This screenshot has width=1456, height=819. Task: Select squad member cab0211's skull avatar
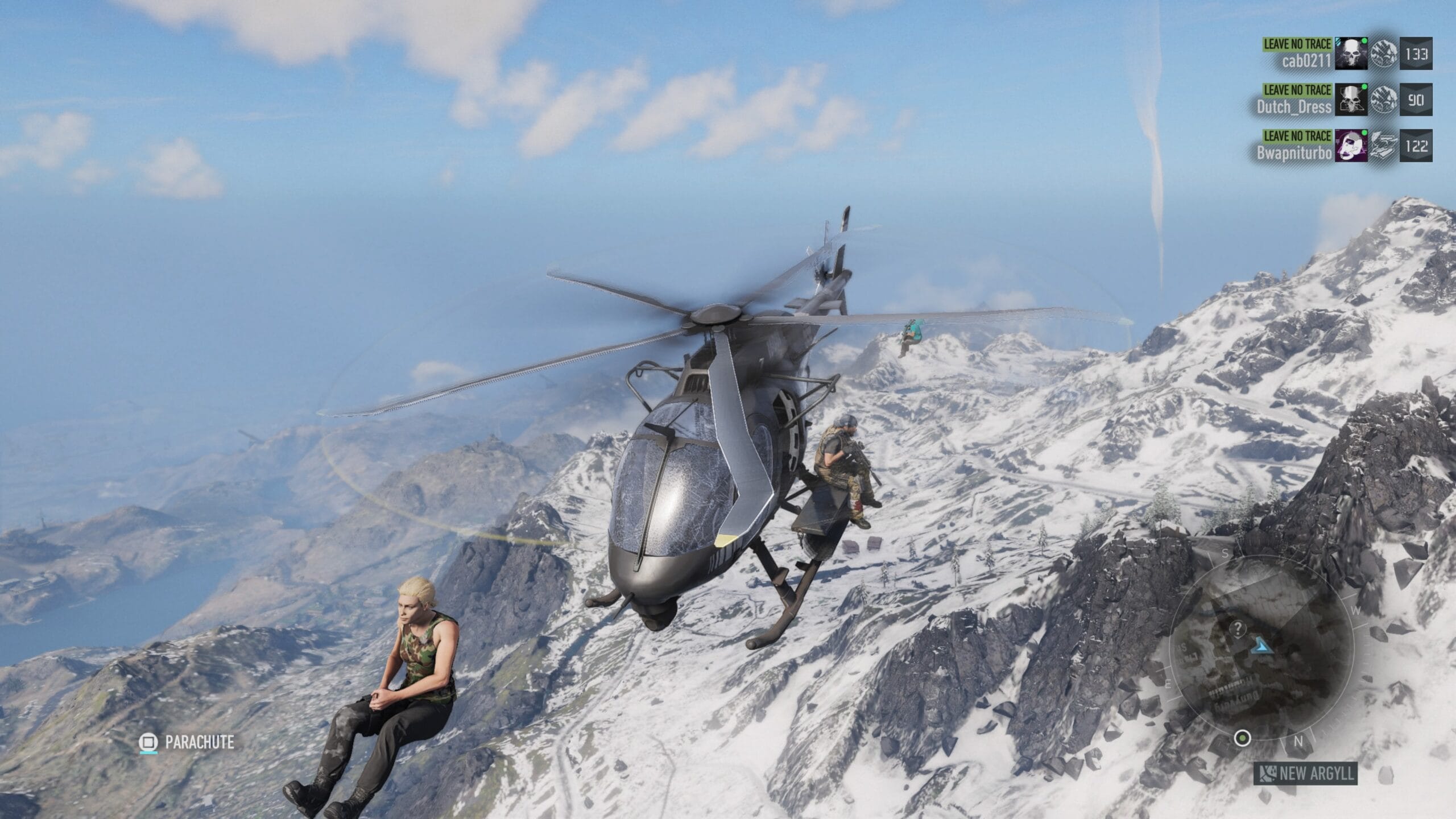coord(1351,54)
